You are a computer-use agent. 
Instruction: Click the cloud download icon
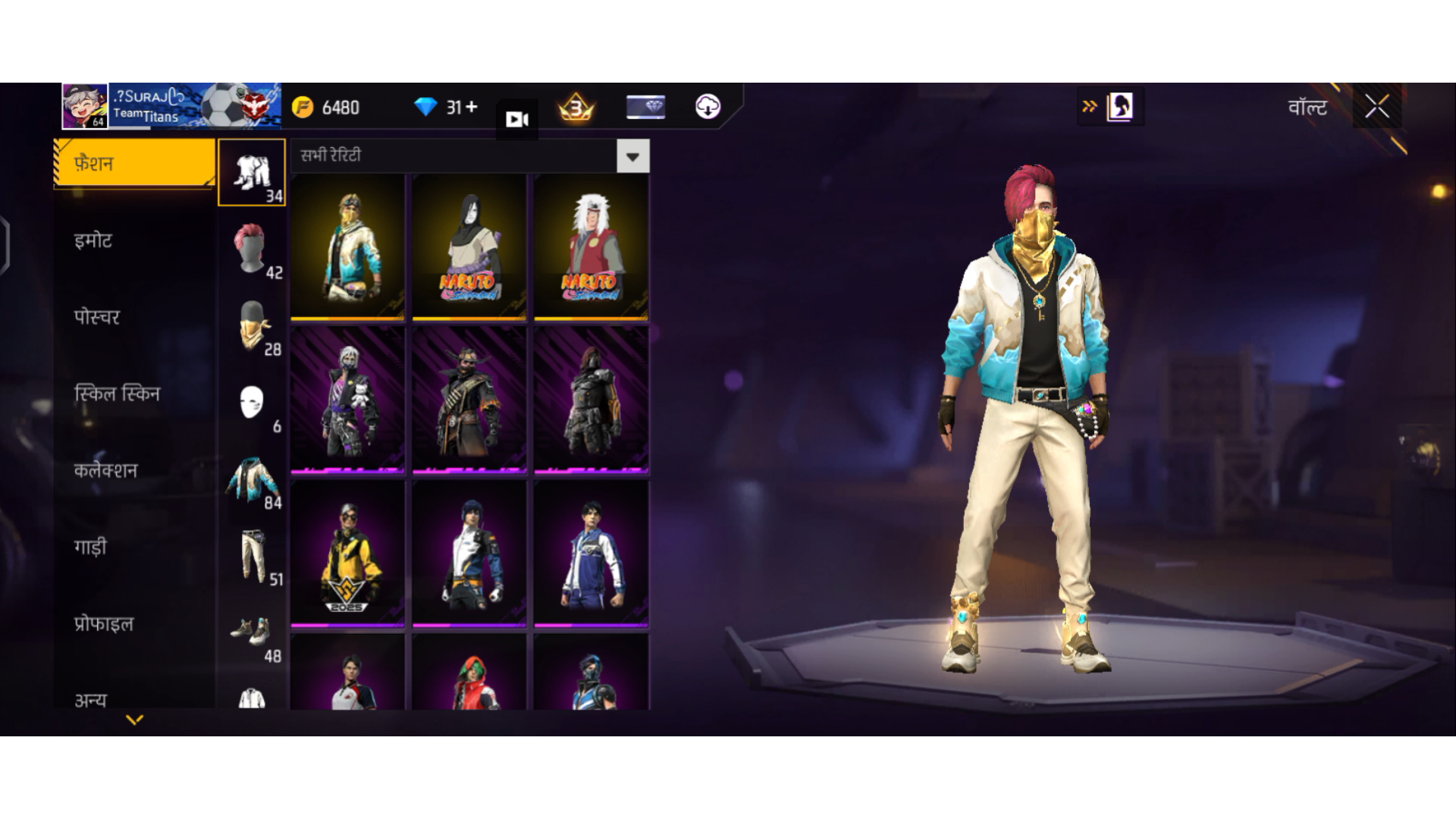[708, 107]
